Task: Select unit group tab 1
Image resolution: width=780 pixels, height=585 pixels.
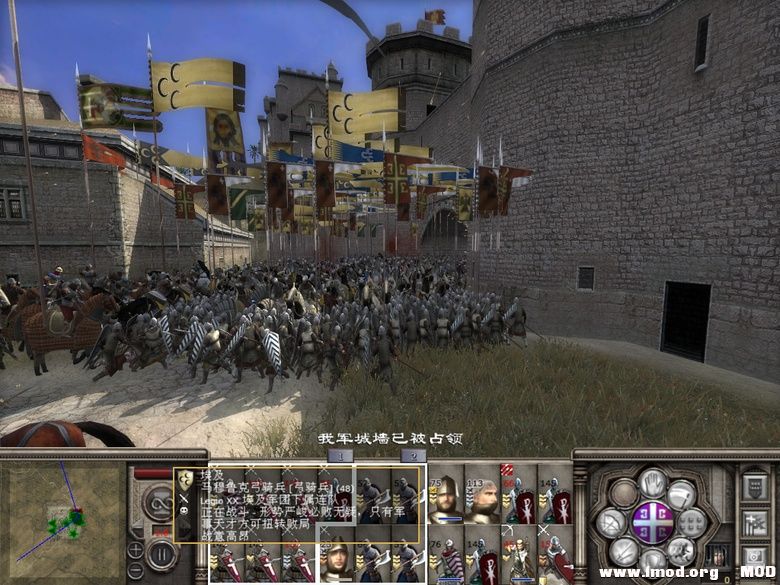Action: (x=339, y=455)
